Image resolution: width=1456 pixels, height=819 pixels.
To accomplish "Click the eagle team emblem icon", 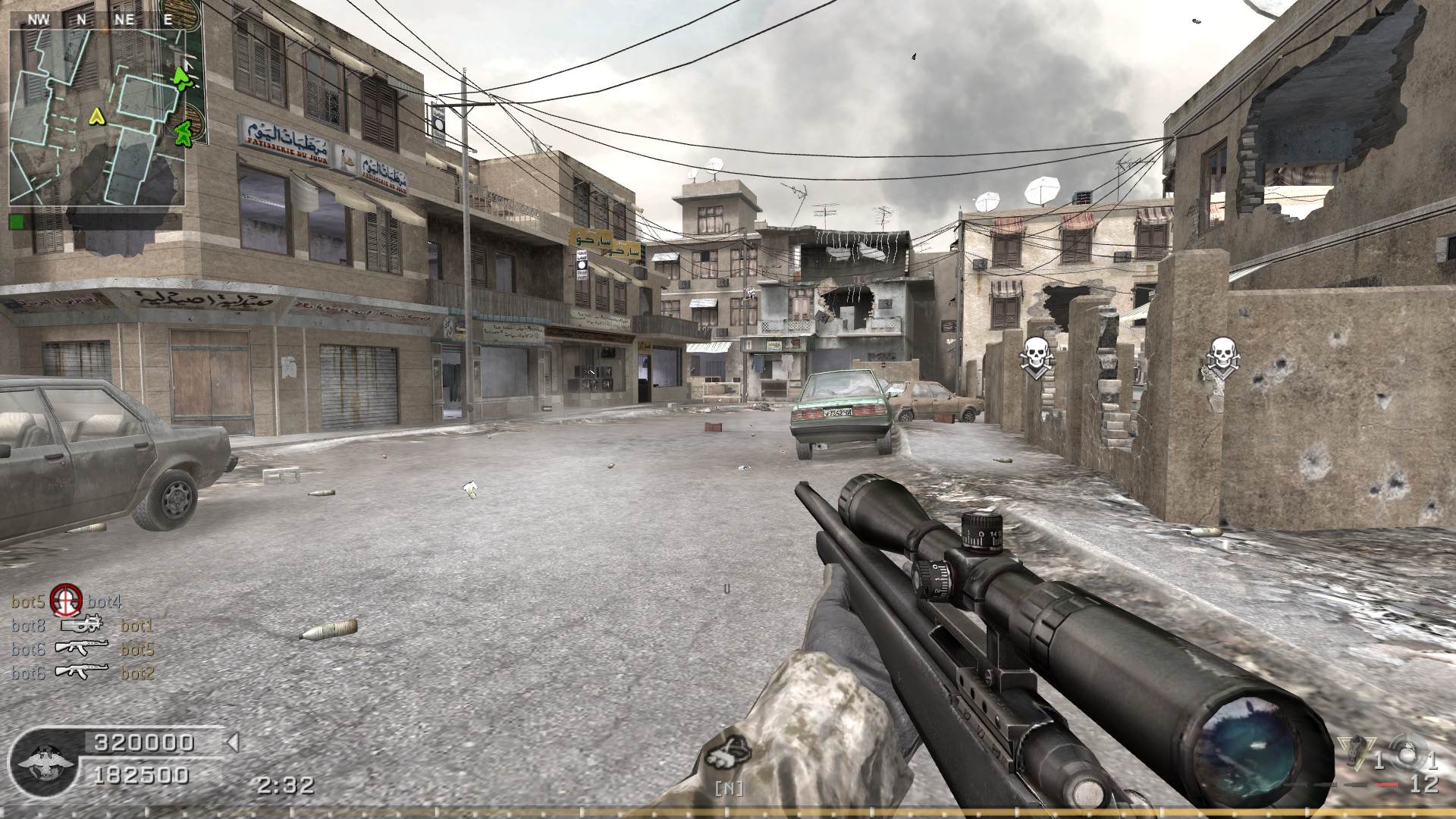I will (x=39, y=759).
